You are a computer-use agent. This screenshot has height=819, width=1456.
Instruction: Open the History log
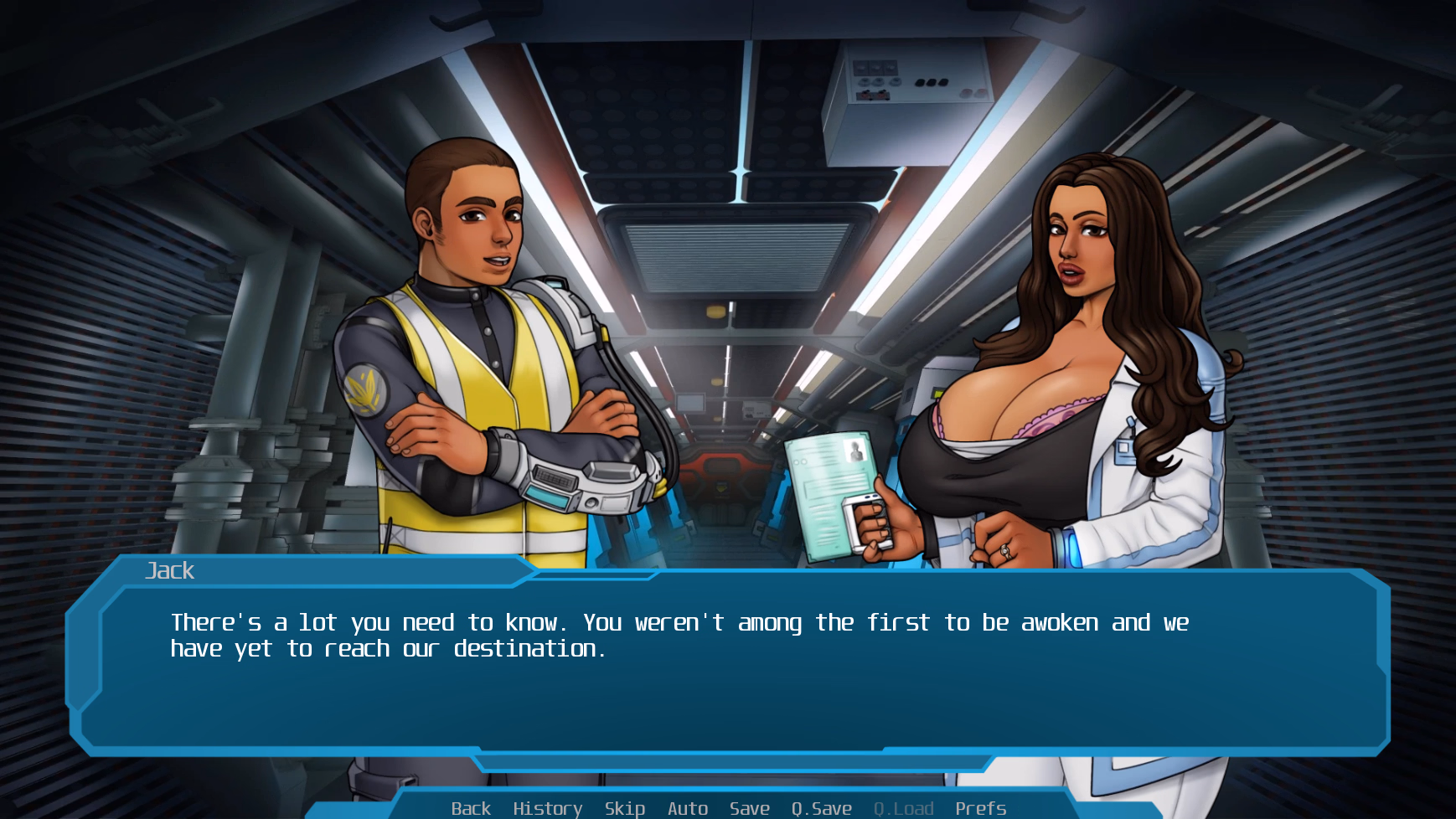click(x=547, y=807)
